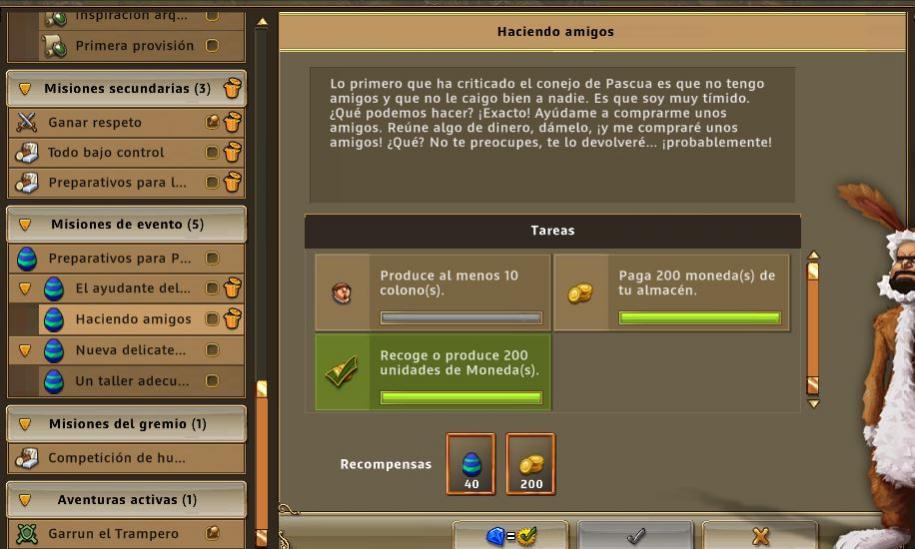Select the Un taller adecu... quest
915x549 pixels.
click(133, 381)
